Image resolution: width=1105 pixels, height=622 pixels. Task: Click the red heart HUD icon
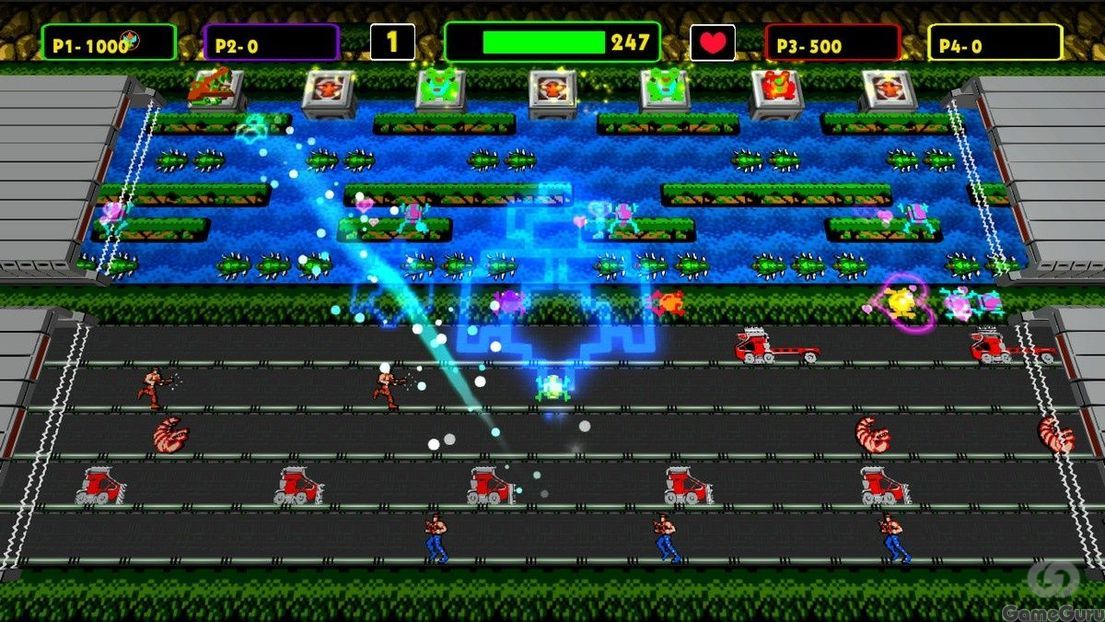coord(712,43)
